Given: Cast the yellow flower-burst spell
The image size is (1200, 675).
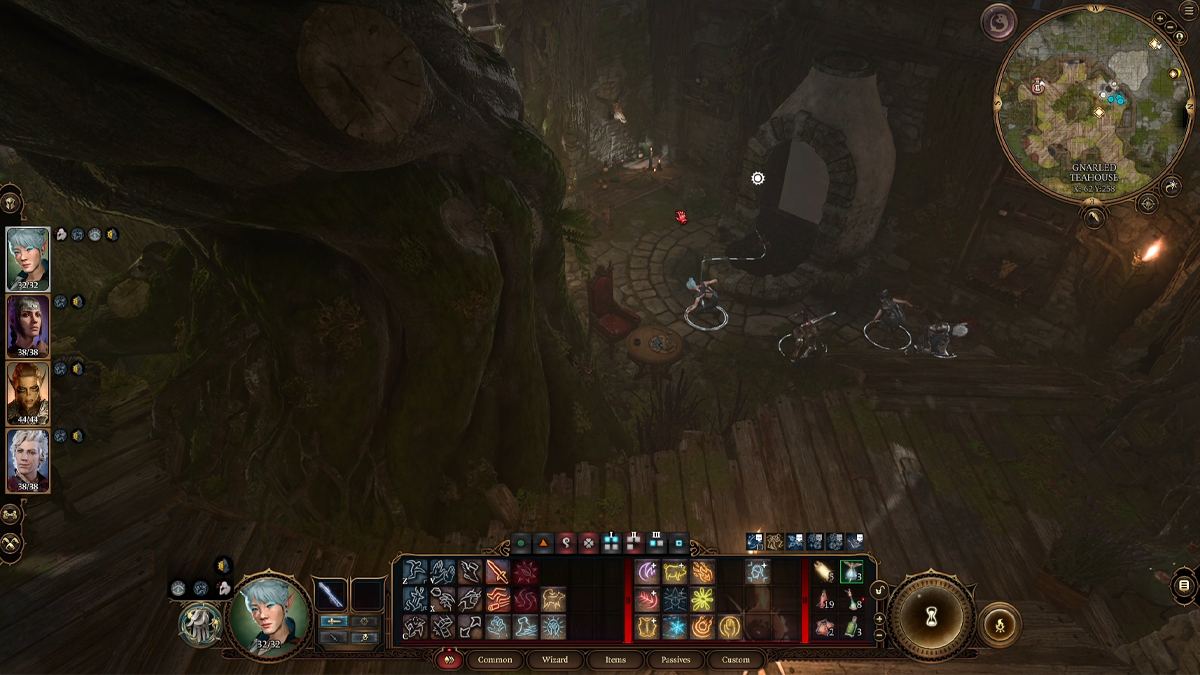Looking at the screenshot, I should coord(702,600).
